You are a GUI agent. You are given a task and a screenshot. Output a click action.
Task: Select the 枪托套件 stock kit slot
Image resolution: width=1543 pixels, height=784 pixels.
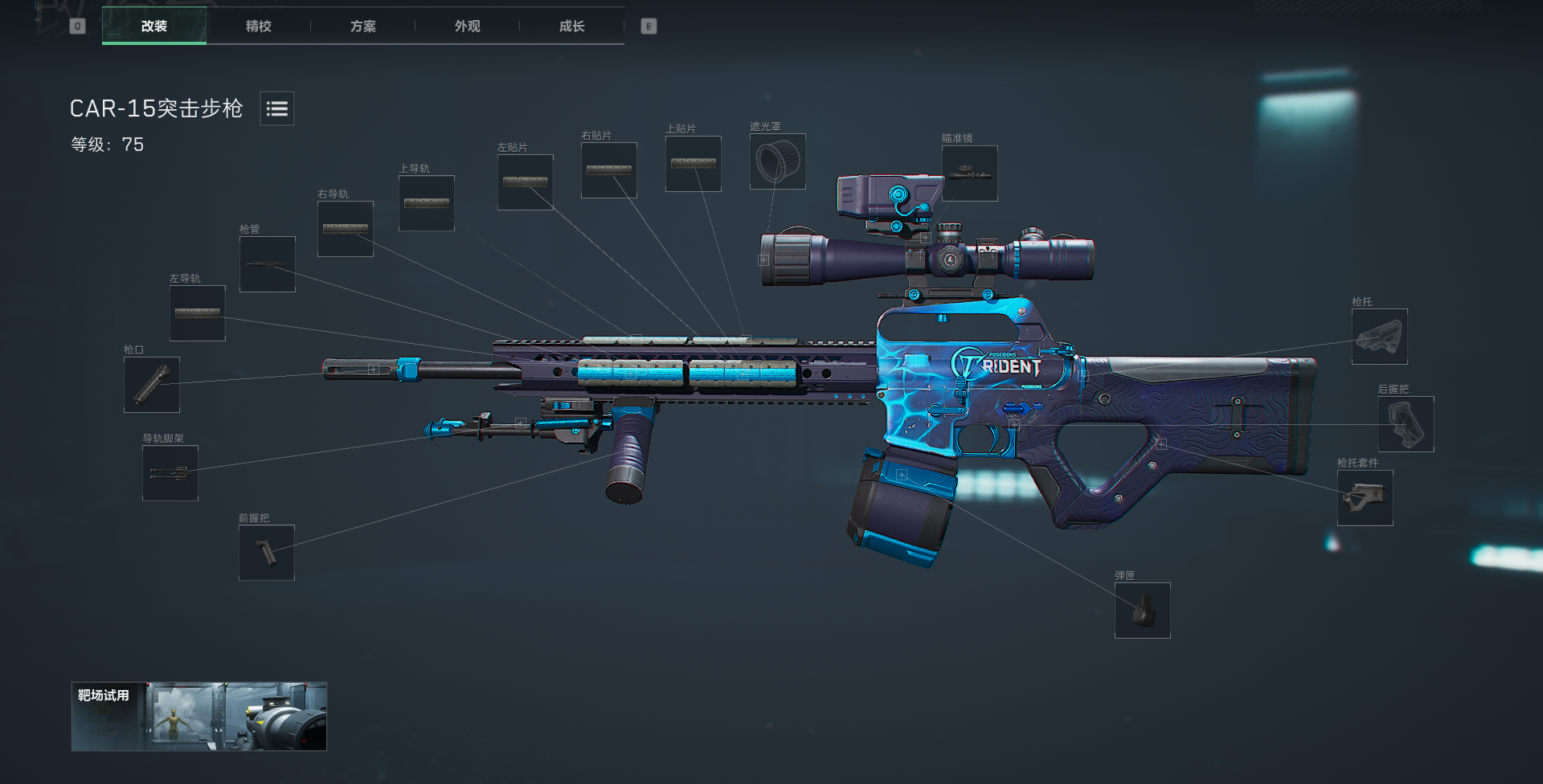pyautogui.click(x=1365, y=498)
